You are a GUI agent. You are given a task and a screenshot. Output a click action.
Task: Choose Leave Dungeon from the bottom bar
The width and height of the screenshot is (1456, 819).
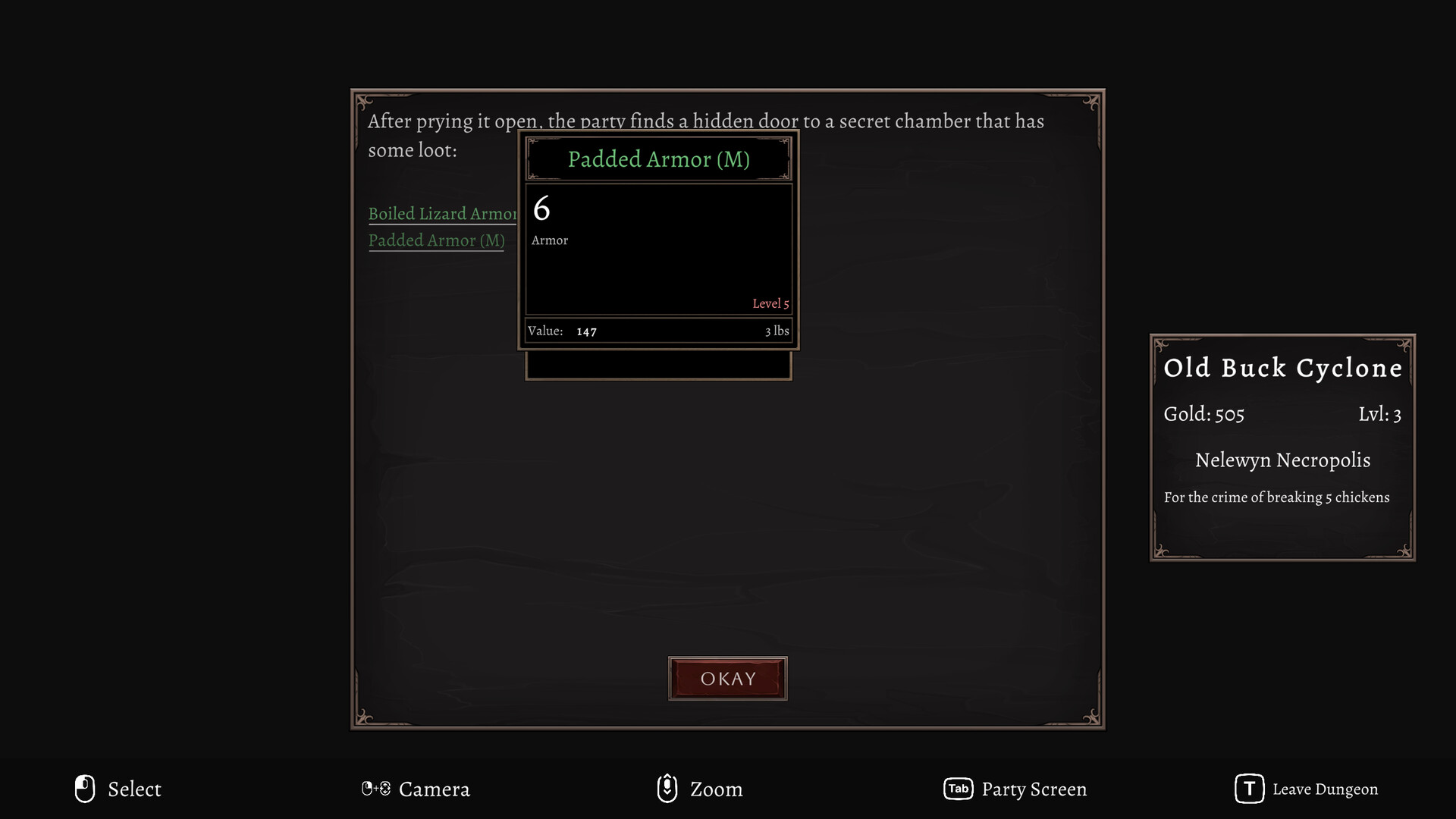point(1326,789)
